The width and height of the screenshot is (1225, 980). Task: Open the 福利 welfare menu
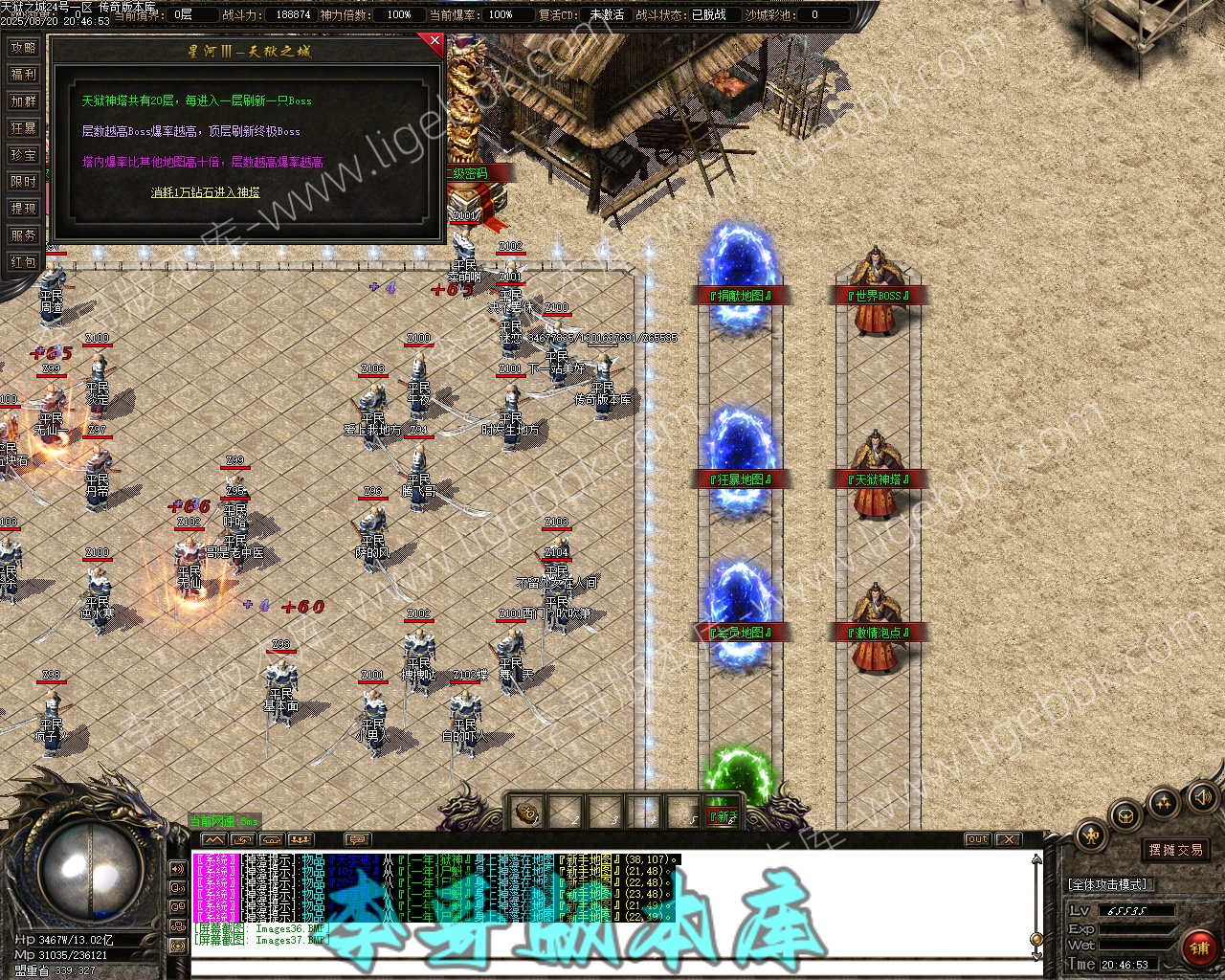23,75
